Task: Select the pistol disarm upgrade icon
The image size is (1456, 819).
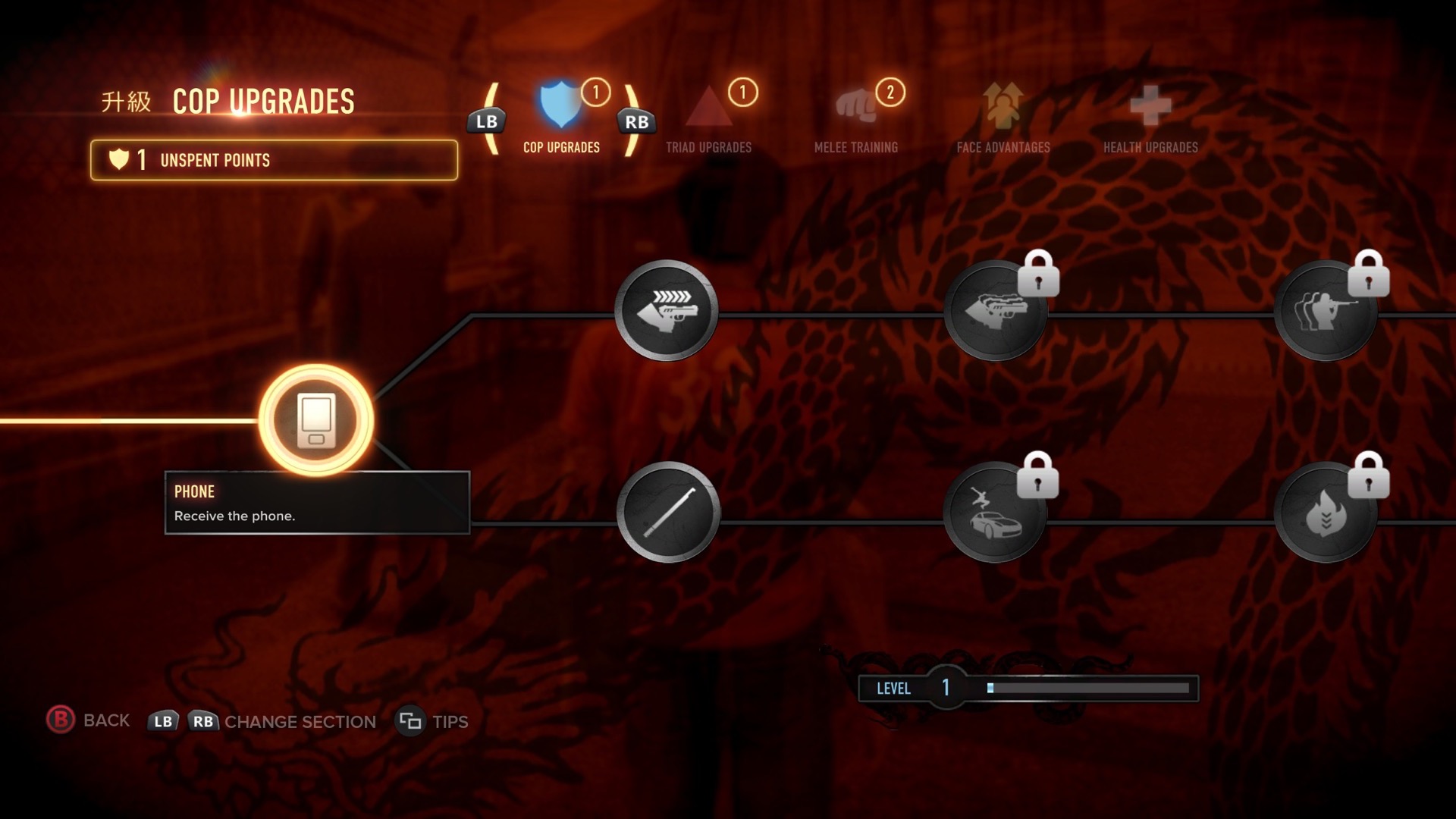Action: (666, 311)
